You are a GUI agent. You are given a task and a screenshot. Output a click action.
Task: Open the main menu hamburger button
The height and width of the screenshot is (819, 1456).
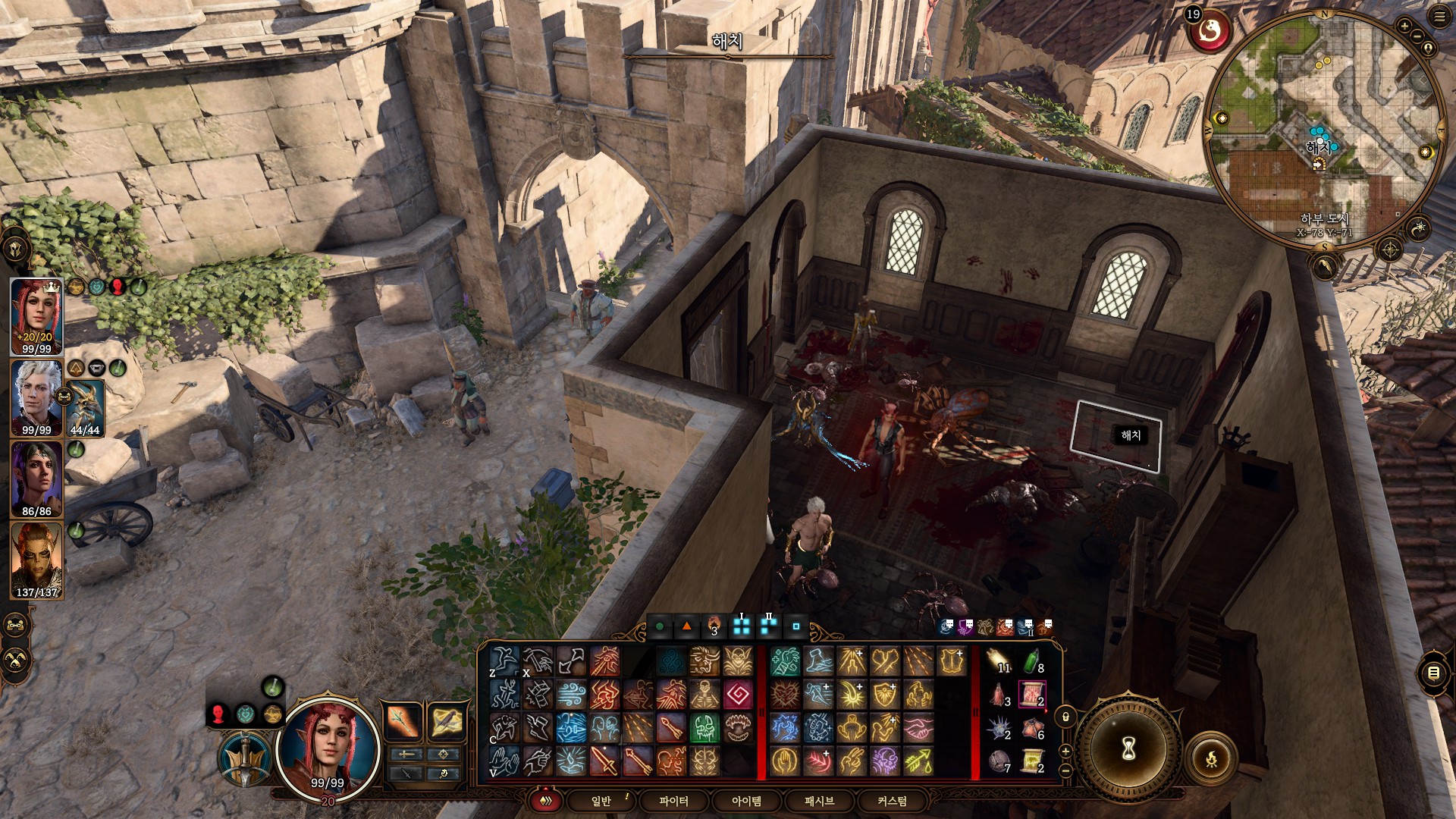tap(1439, 18)
